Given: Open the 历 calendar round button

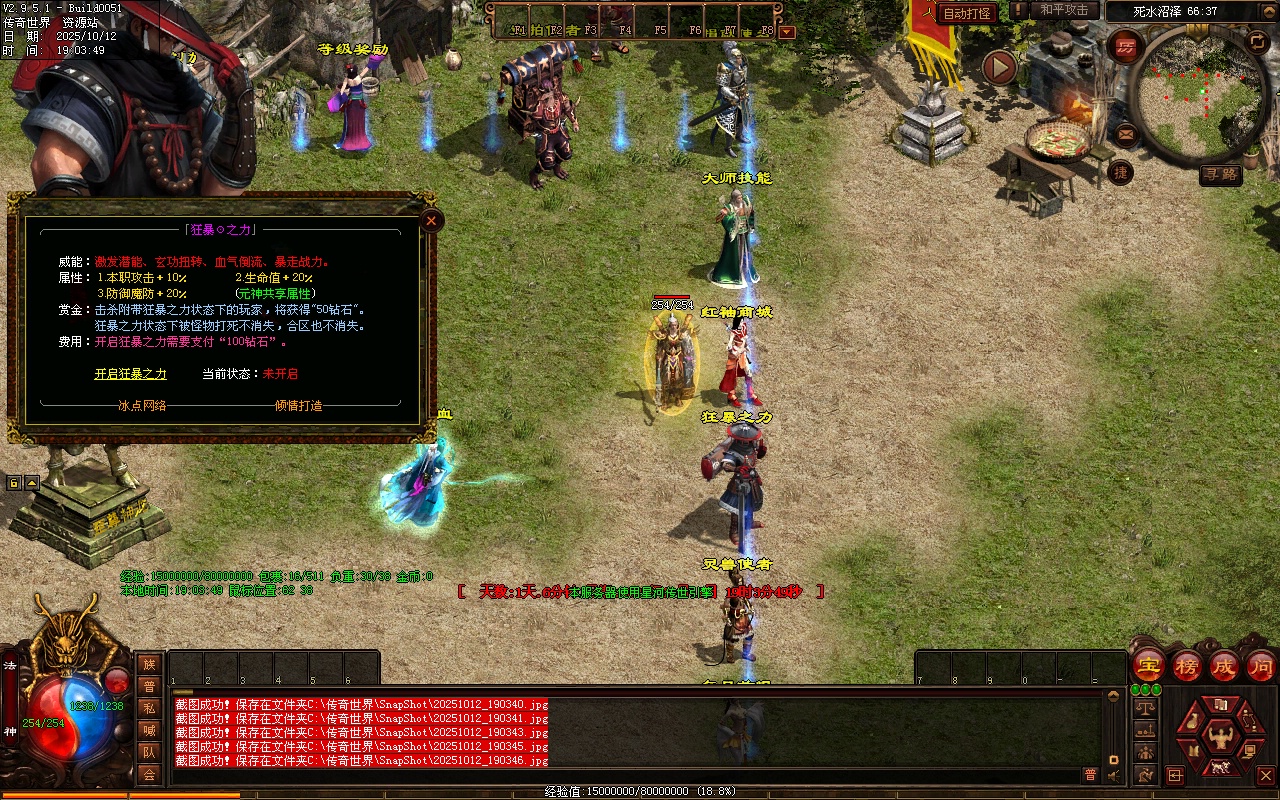Looking at the screenshot, I should [1126, 47].
